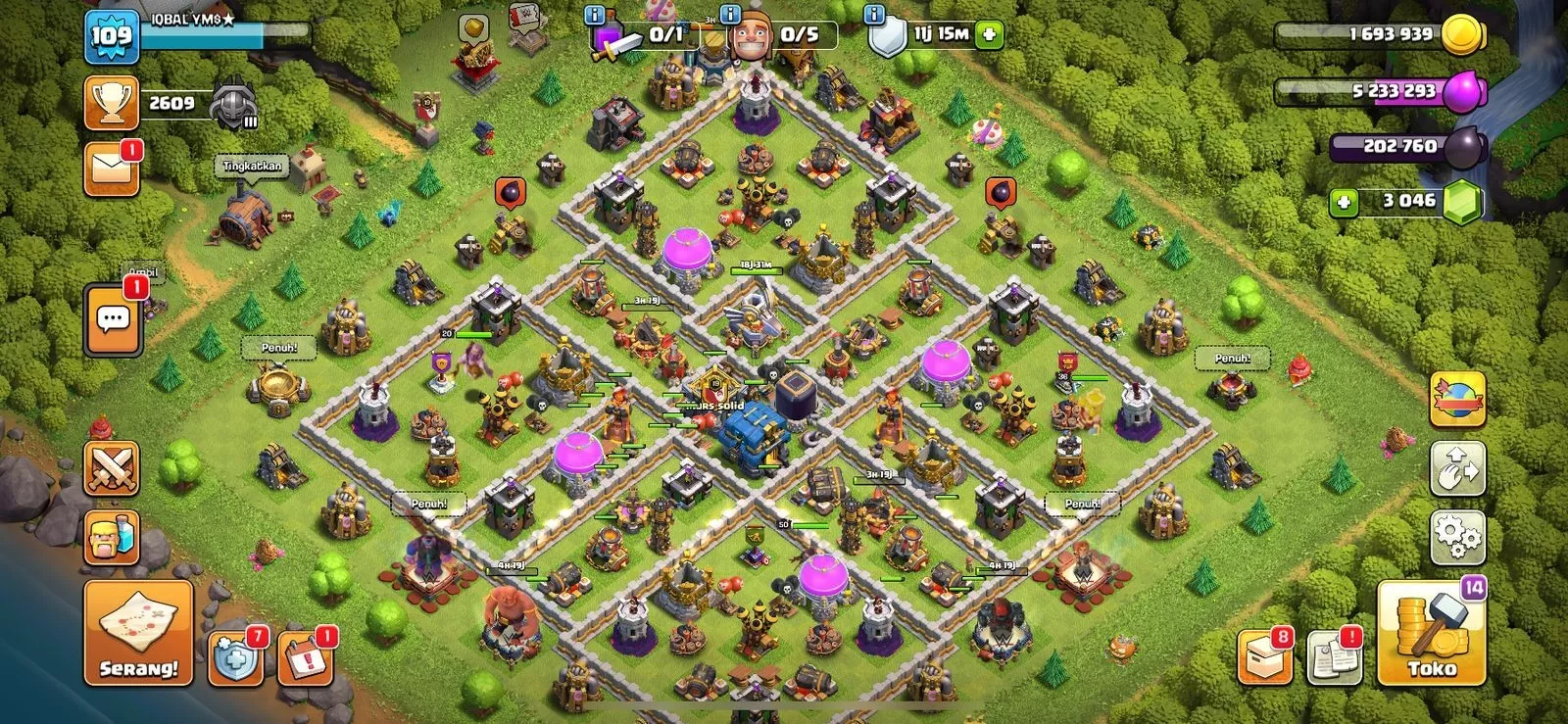Show info for the laboratory 0/1 counter

coord(594,15)
